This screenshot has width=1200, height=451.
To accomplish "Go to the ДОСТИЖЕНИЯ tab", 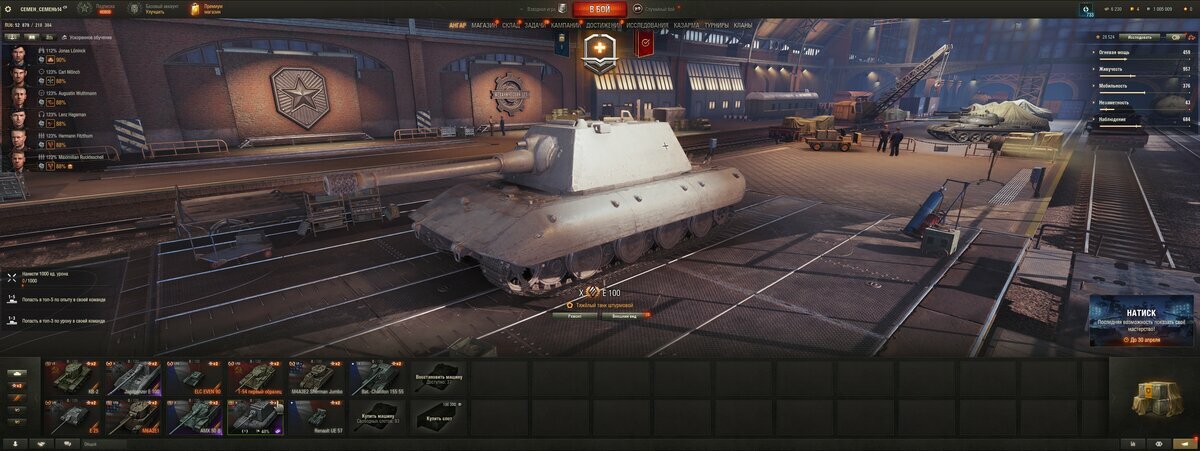I will (603, 24).
